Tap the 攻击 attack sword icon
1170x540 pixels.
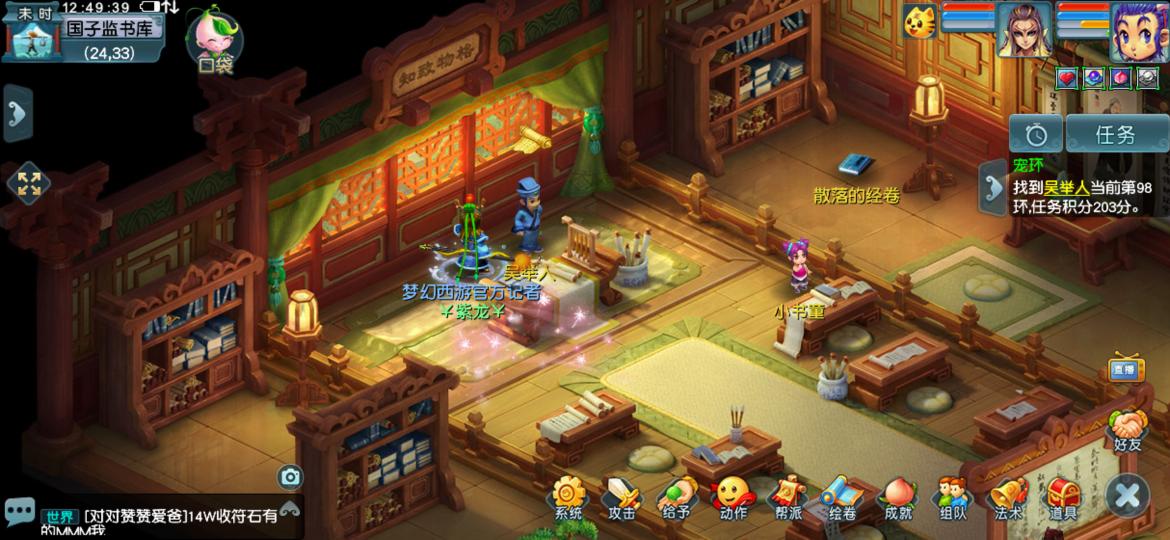(621, 497)
